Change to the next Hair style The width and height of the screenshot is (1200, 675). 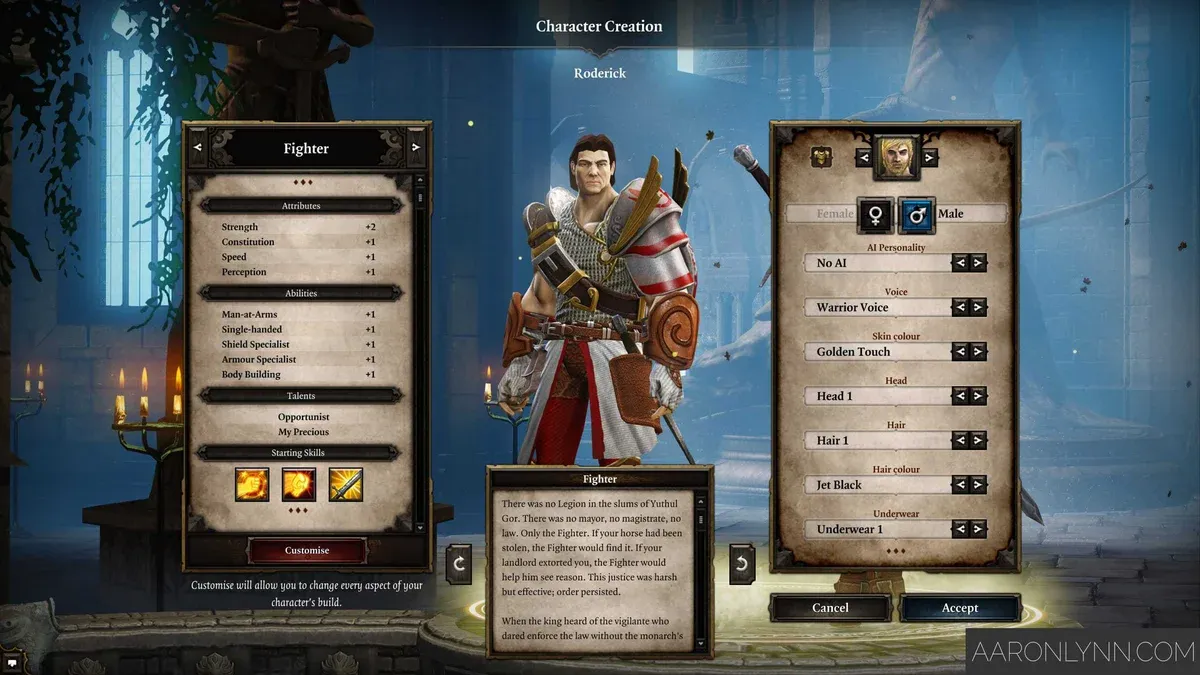(978, 440)
